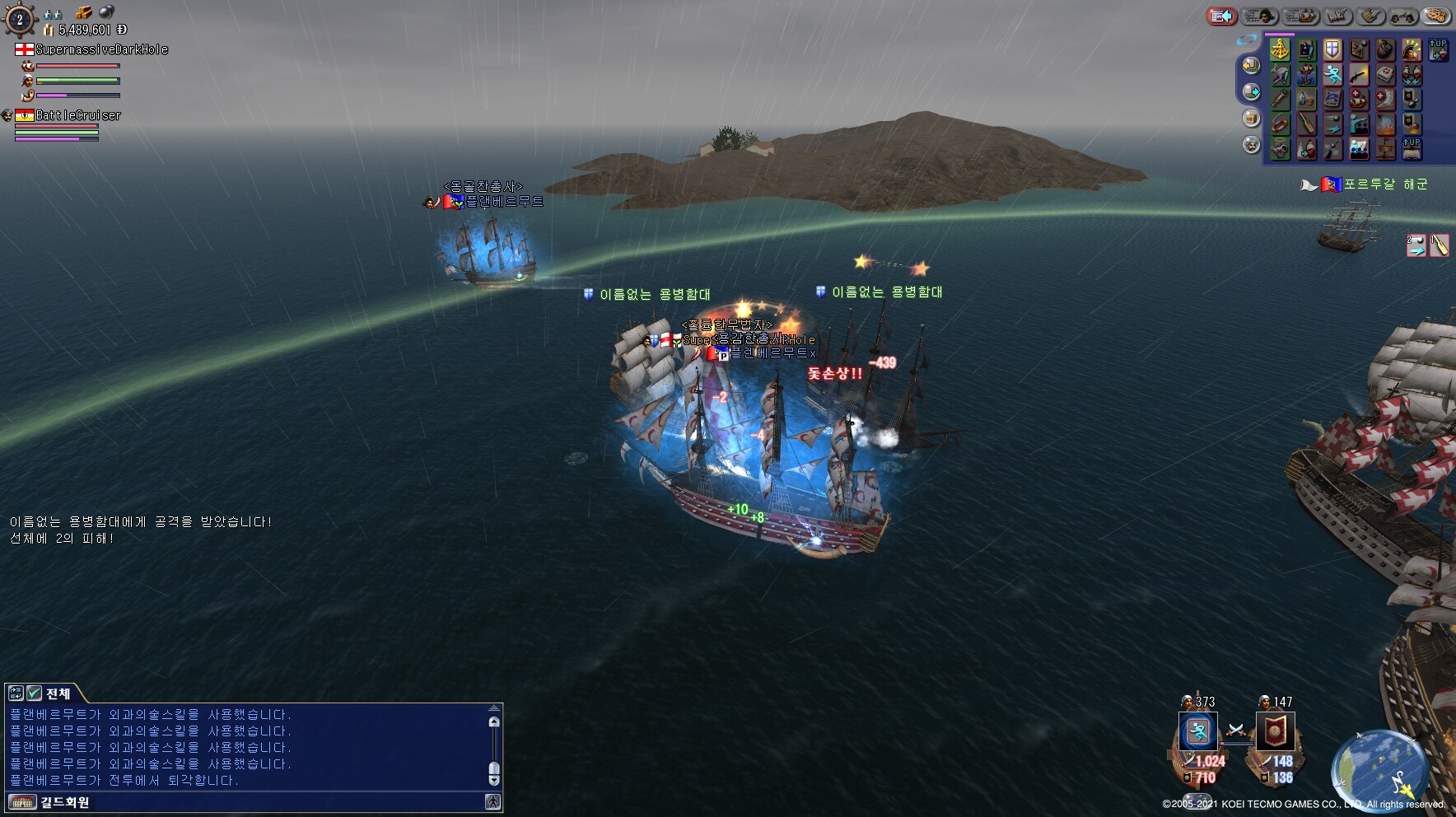Activate the telescope lookout skill
The width and height of the screenshot is (1456, 817).
pos(1279,100)
